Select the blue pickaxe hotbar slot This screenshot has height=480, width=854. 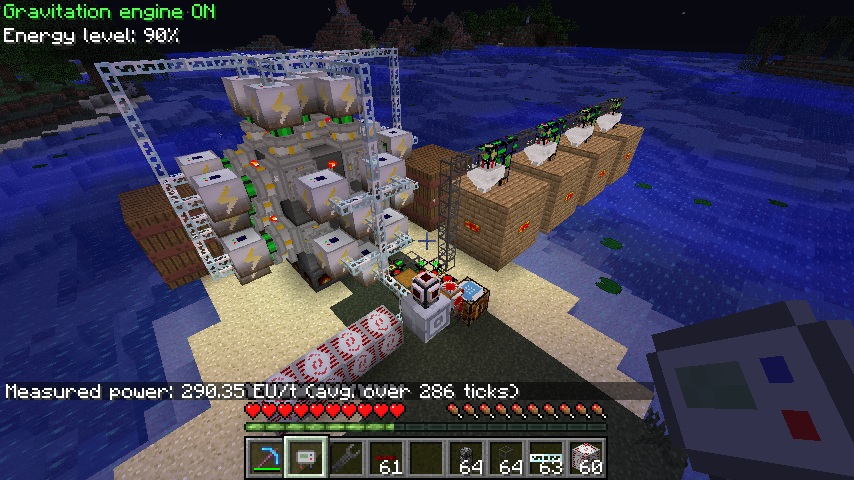click(266, 458)
